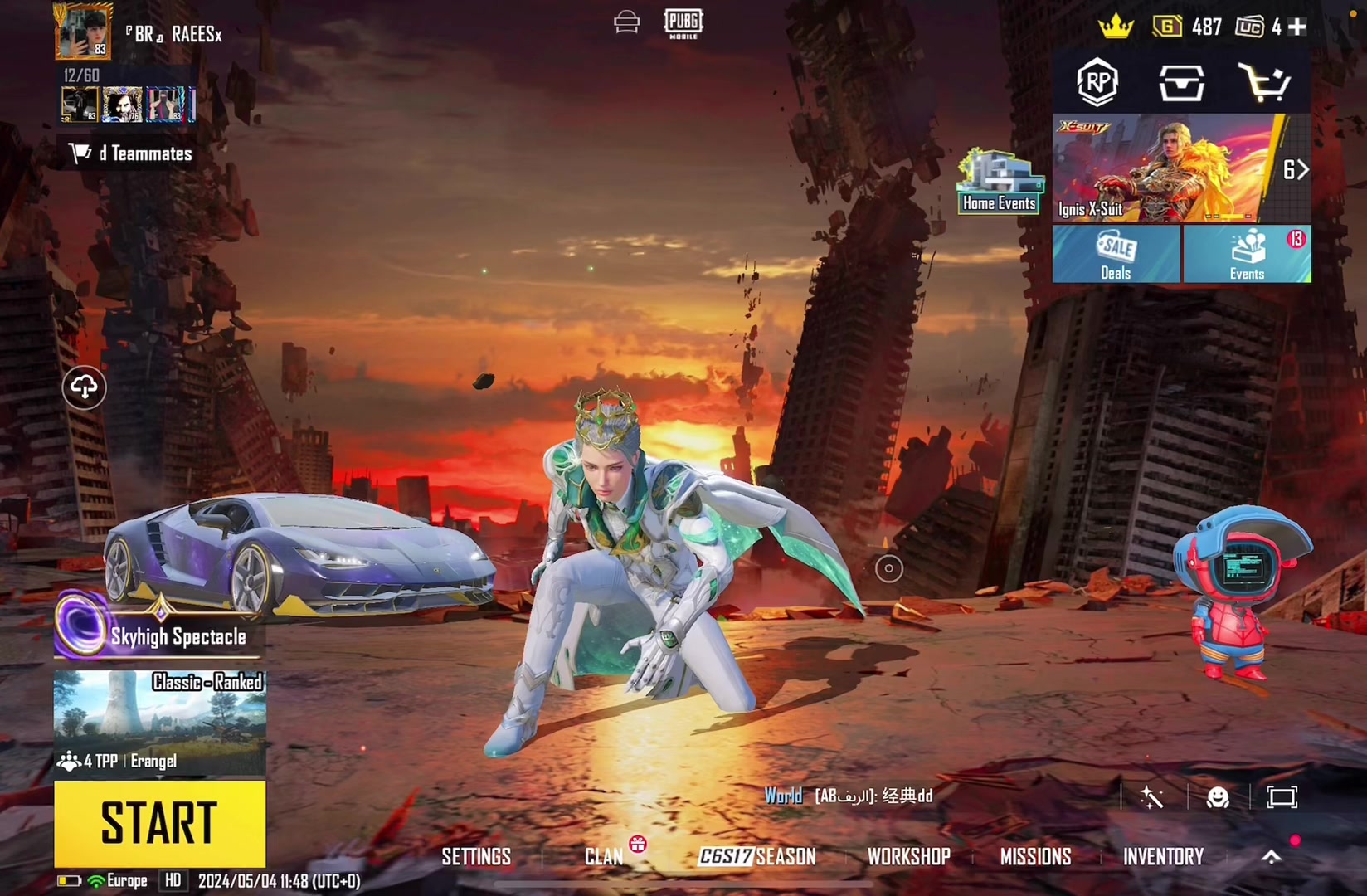This screenshot has height=896, width=1367.
Task: Open the Deals sale panel
Action: (1116, 254)
